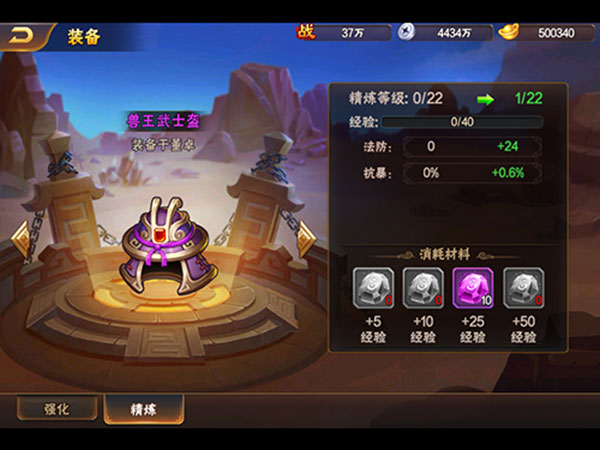Viewport: 600px width, 450px height.
Task: Use the +5 经验 refining stone
Action: [372, 288]
